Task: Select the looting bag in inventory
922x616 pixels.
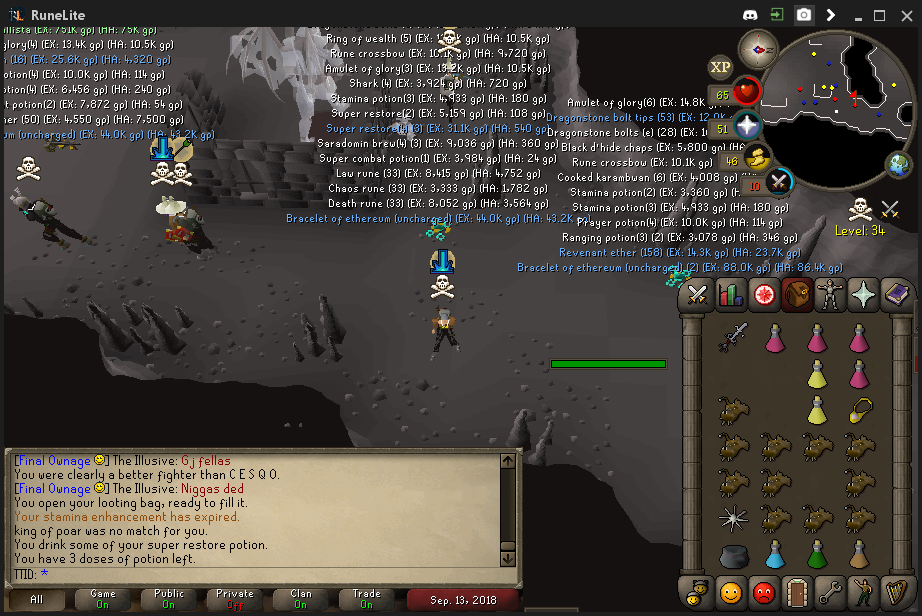Action: [733, 555]
